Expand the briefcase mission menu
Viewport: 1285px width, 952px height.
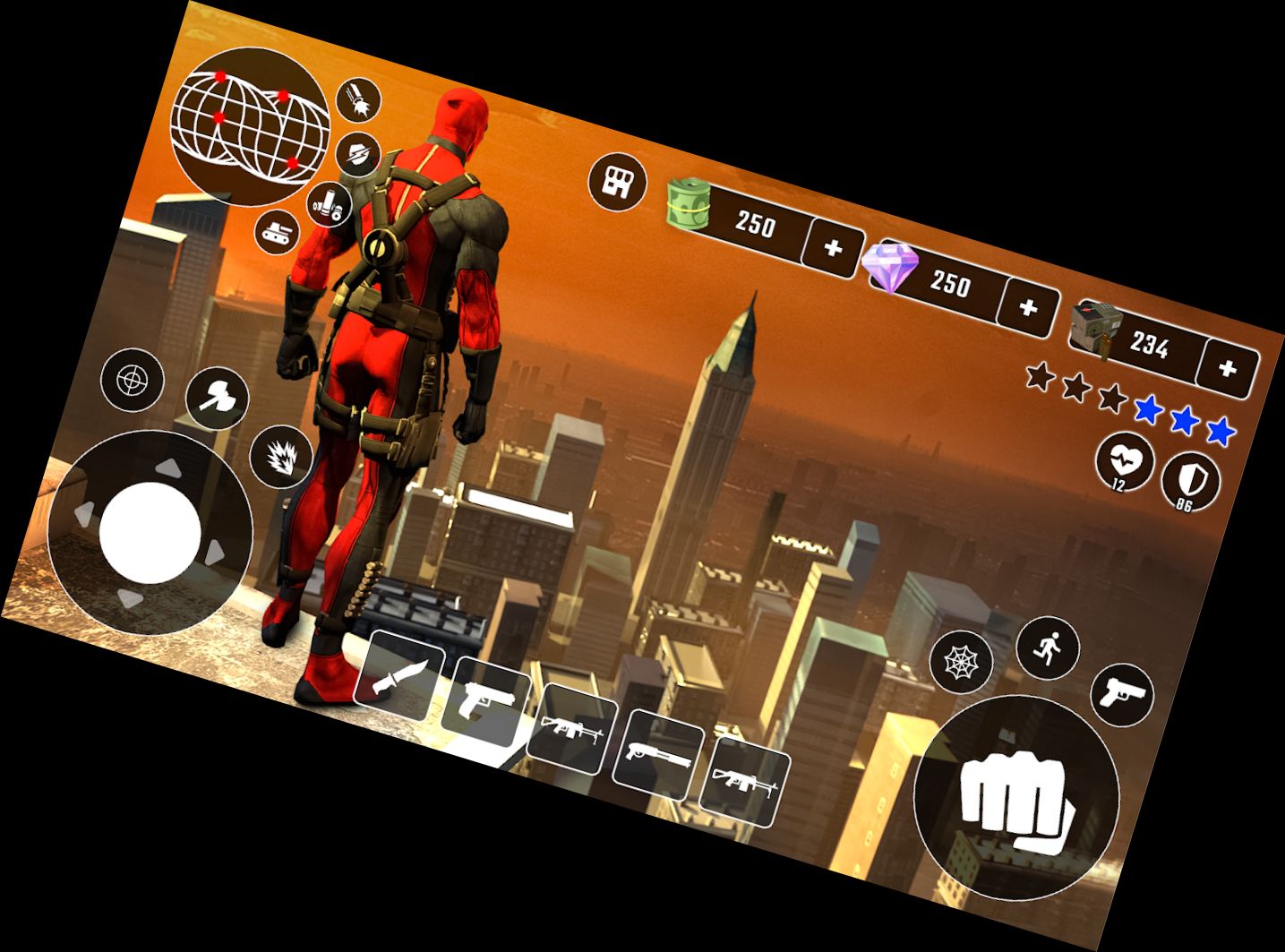(x=617, y=181)
